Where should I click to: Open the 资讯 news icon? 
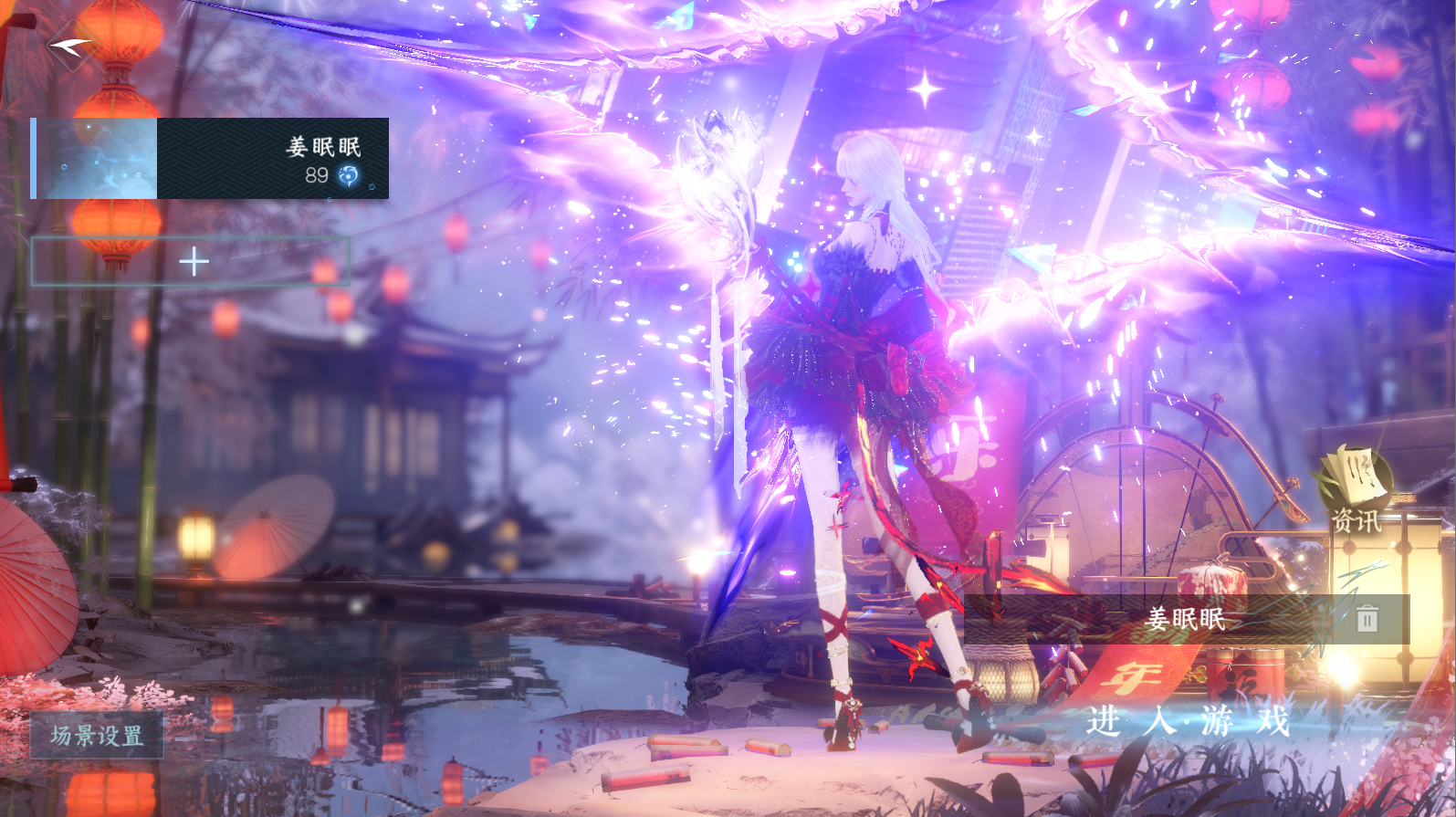1356,491
